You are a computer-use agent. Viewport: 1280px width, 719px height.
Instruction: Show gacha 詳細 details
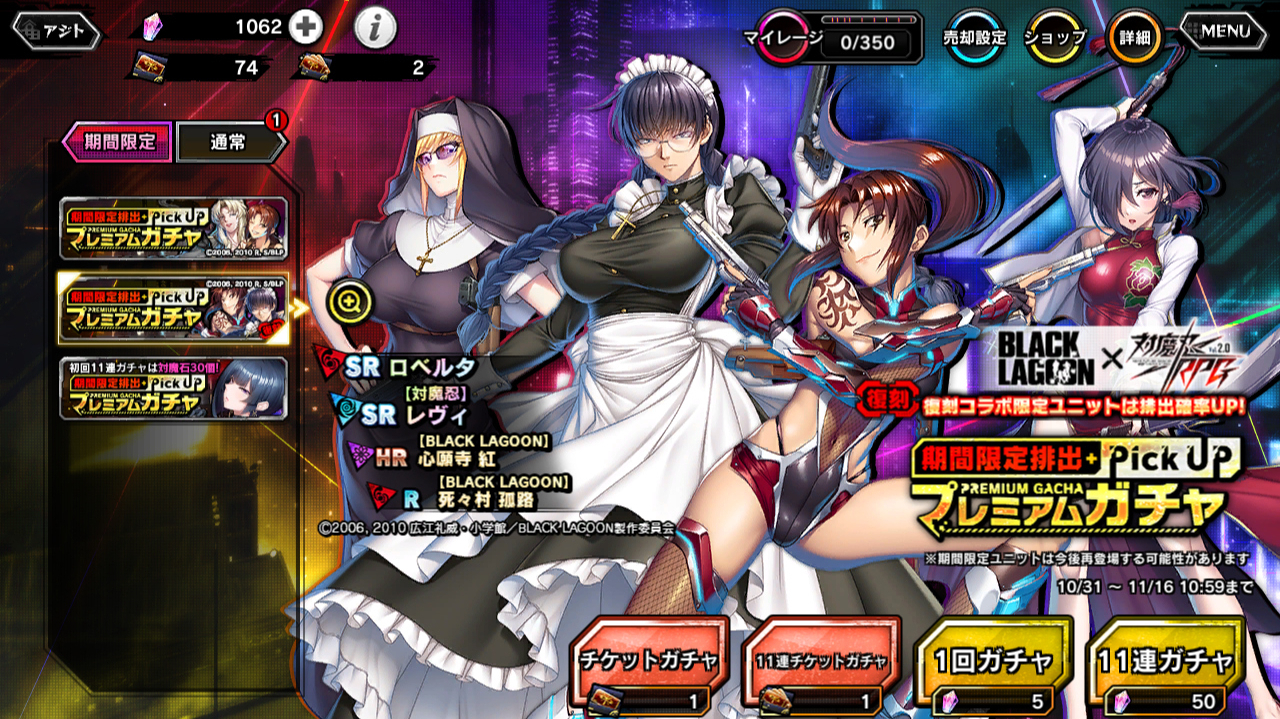tap(1135, 38)
